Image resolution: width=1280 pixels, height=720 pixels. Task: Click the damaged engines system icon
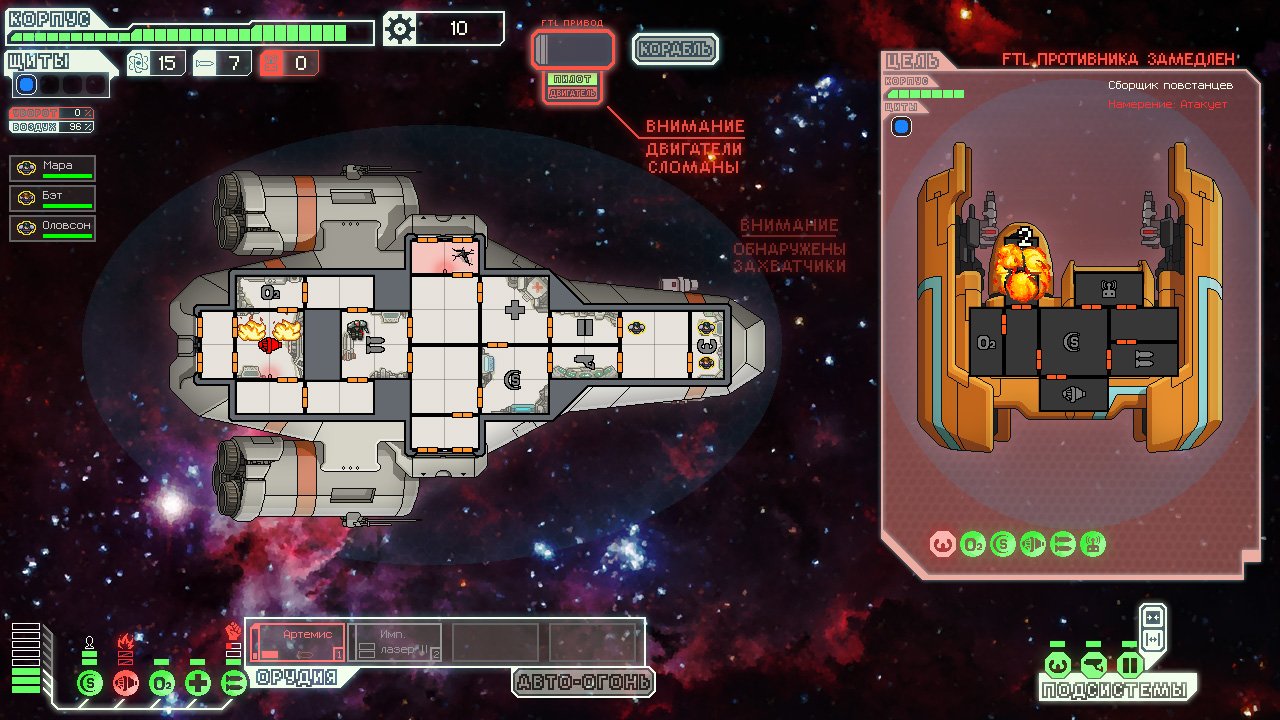tap(126, 681)
